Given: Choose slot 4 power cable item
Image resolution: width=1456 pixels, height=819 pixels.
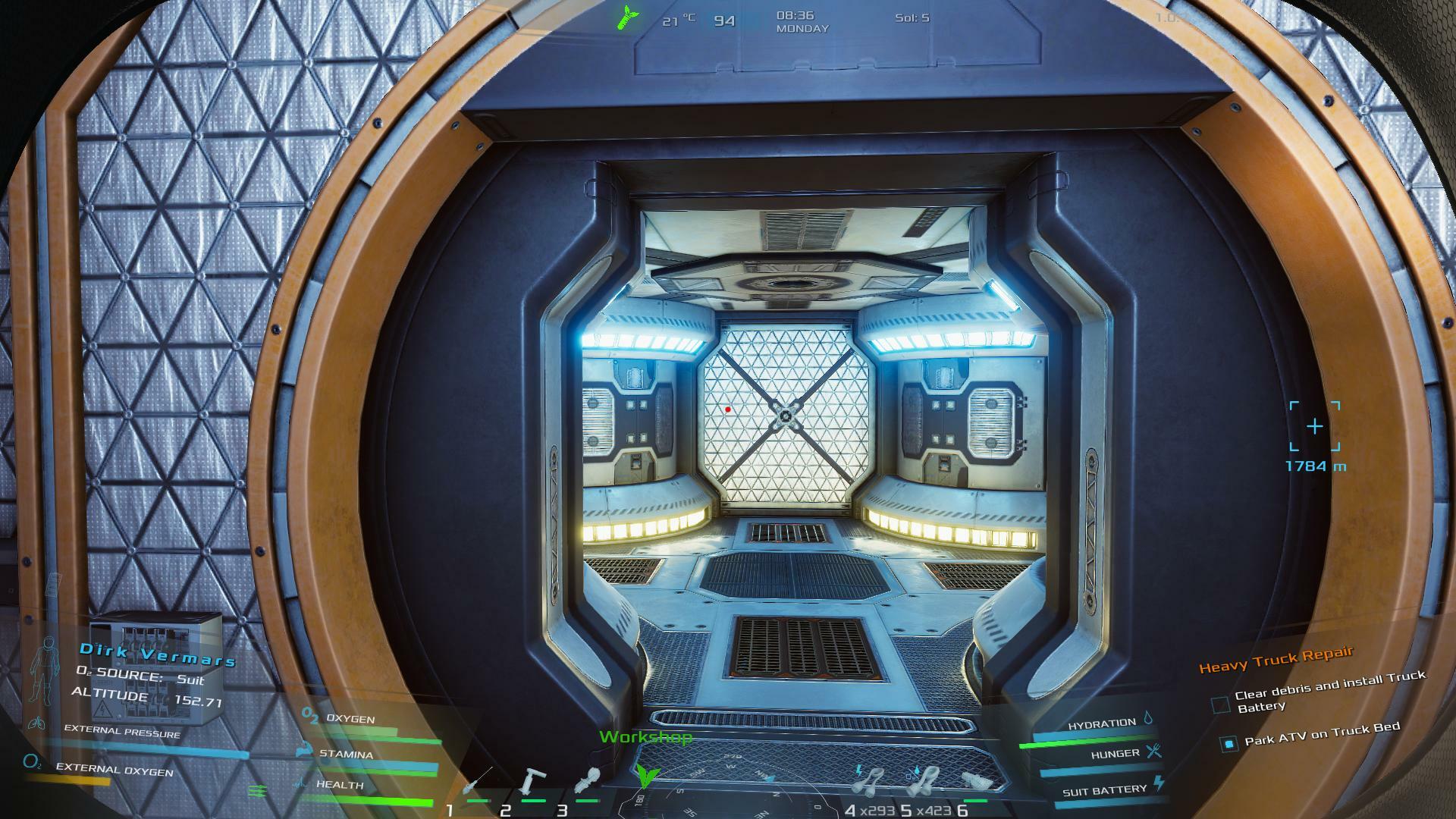Looking at the screenshot, I should coord(870,781).
